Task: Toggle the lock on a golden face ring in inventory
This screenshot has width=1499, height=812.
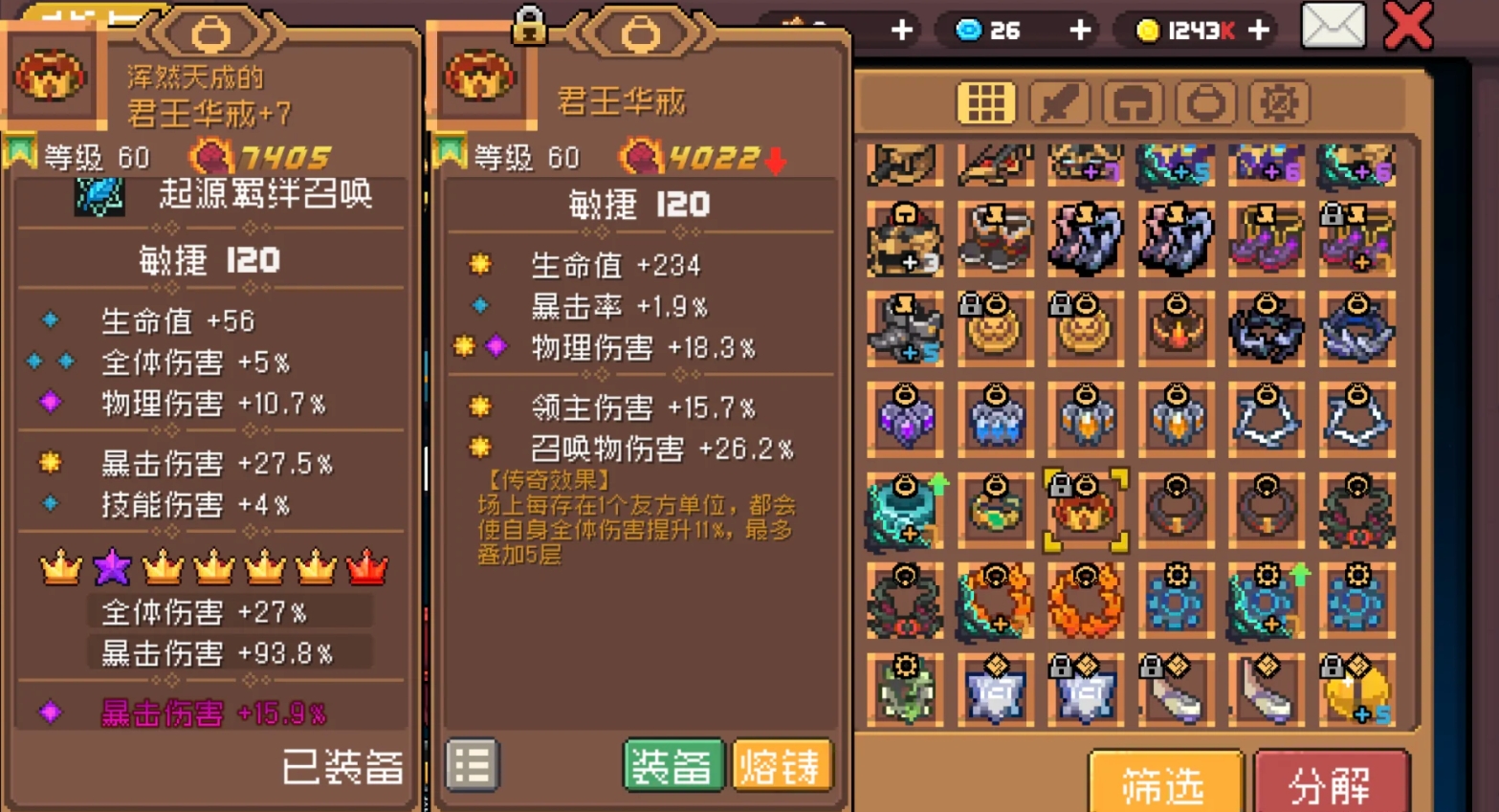Action: tap(969, 302)
